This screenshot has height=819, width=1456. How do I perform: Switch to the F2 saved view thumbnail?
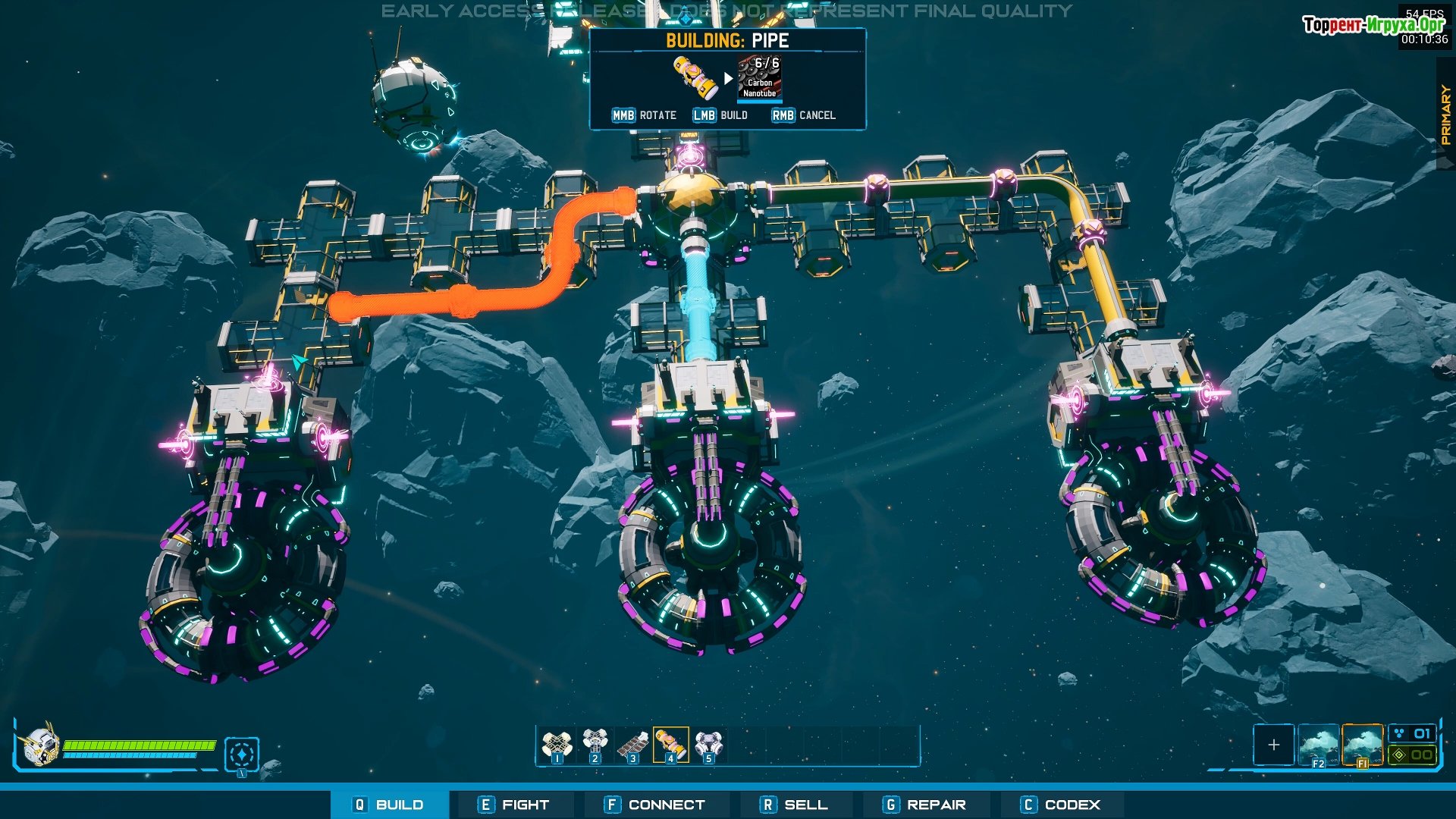[1318, 745]
